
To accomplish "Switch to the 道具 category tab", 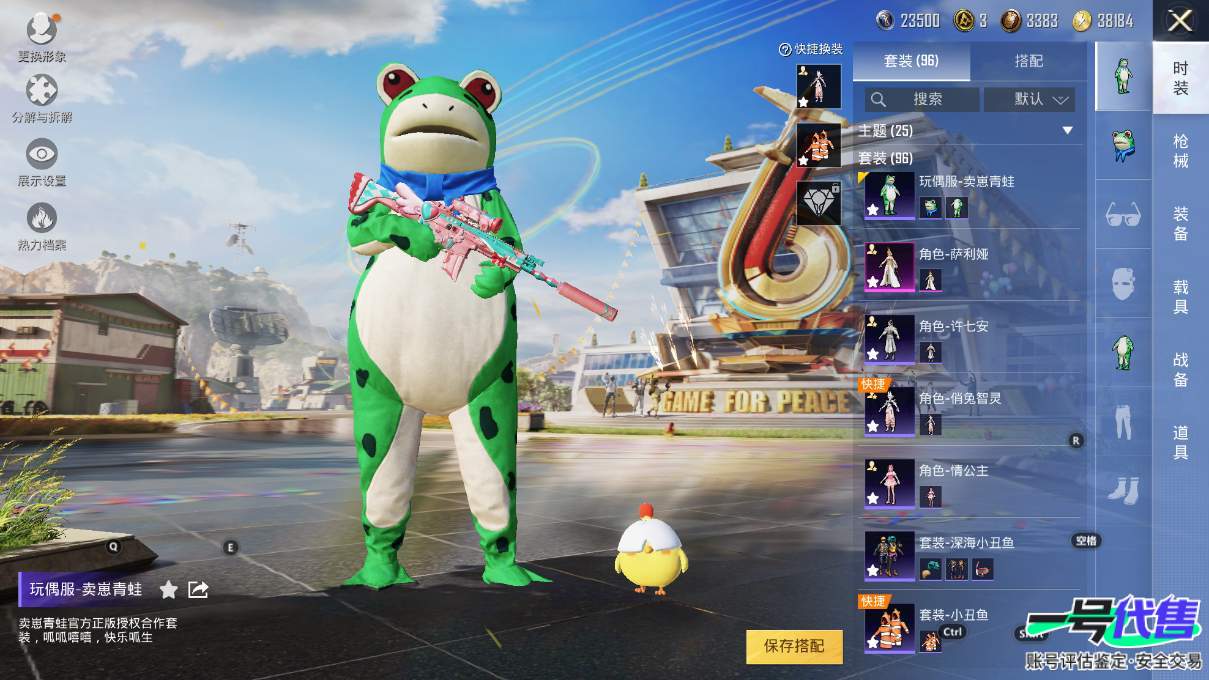I will (x=1181, y=442).
